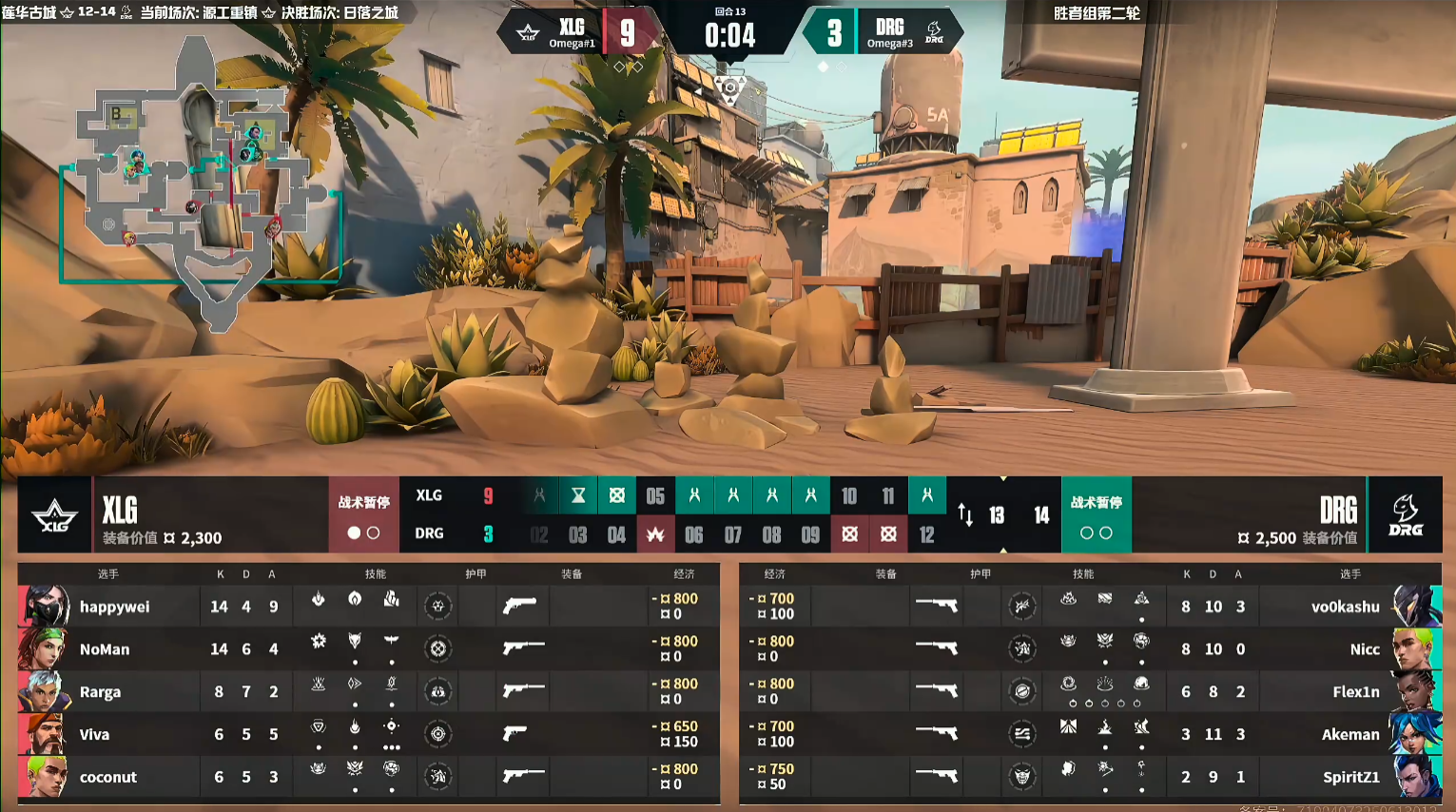This screenshot has width=1456, height=812.
Task: Open the minimap in the corner
Action: click(200, 181)
